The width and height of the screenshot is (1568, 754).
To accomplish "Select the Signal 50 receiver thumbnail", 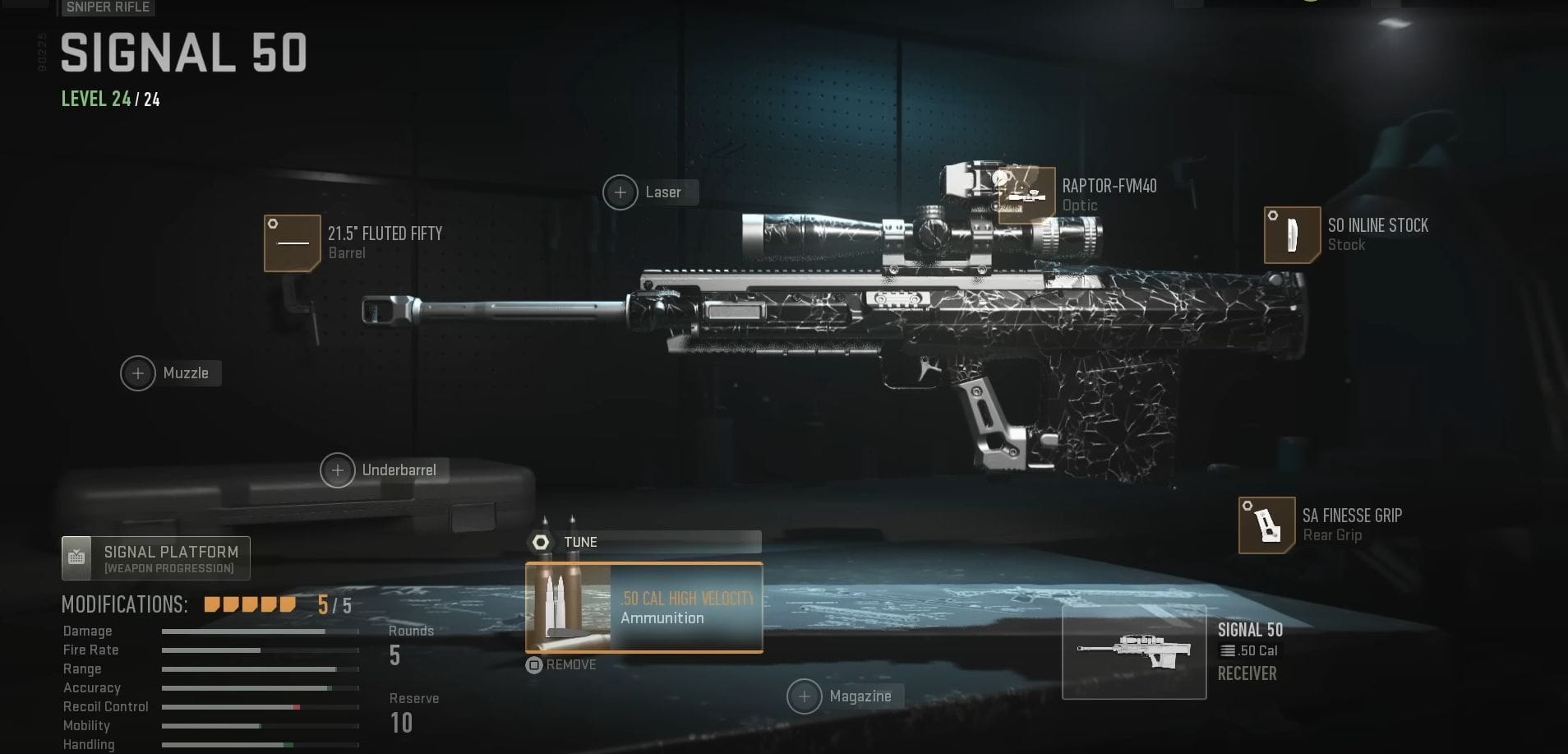I will (x=1135, y=652).
